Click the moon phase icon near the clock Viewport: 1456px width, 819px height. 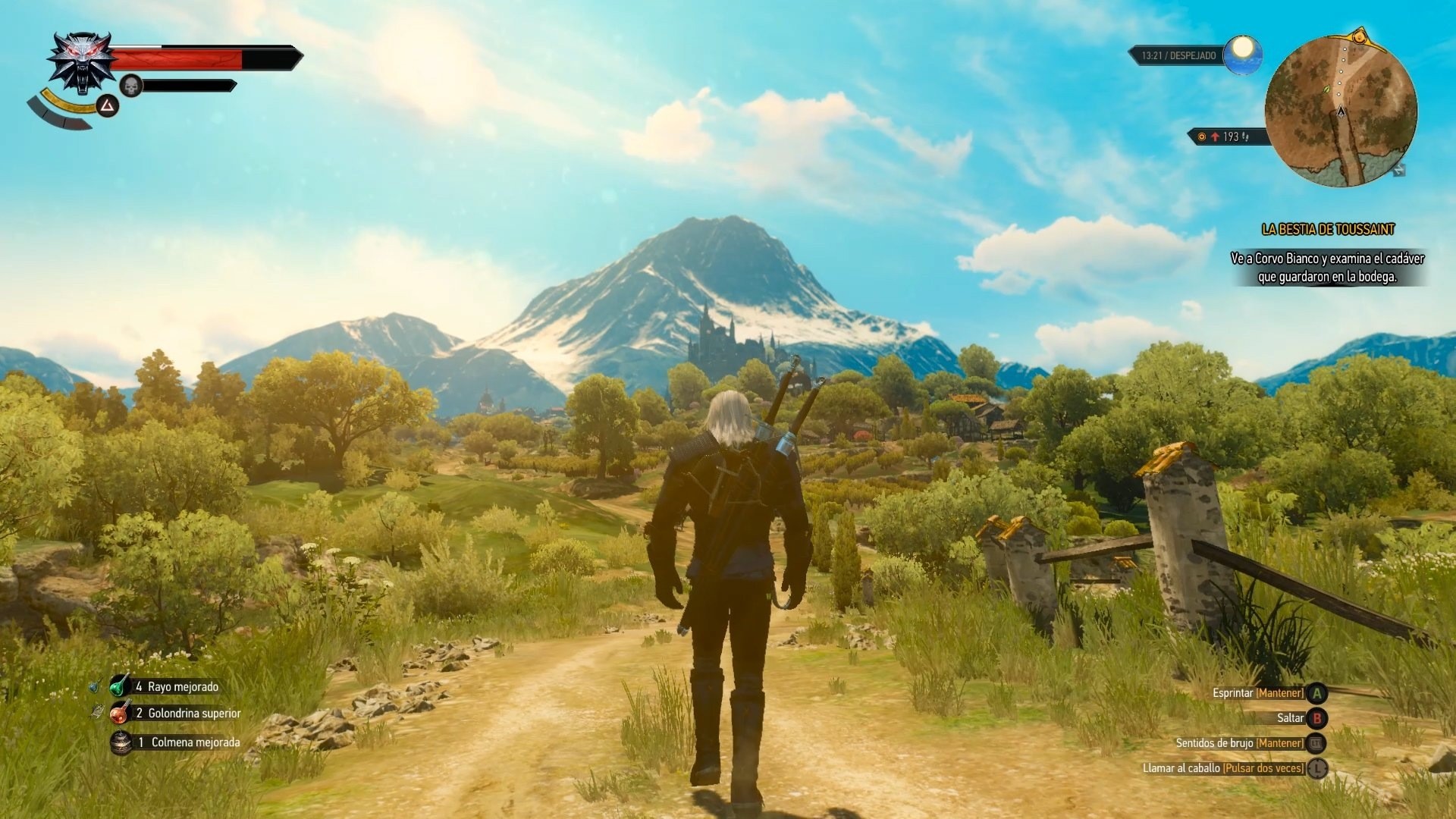click(x=1241, y=55)
